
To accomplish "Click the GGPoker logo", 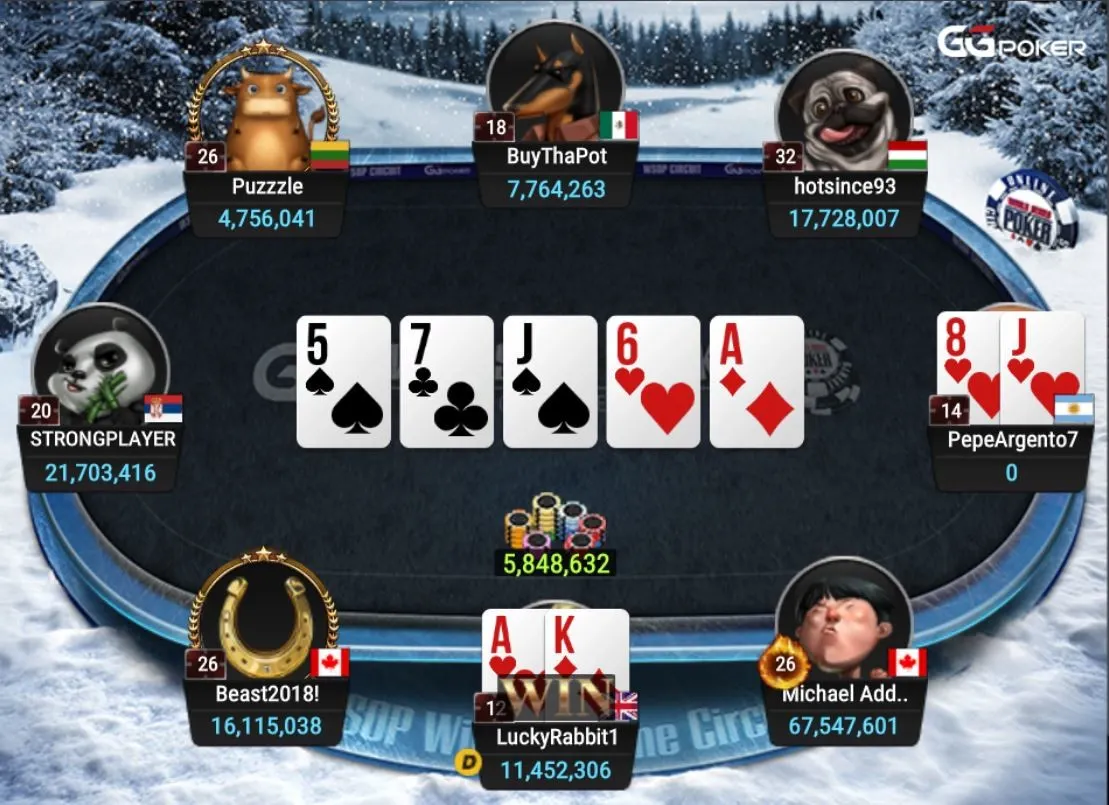I will tap(1010, 44).
